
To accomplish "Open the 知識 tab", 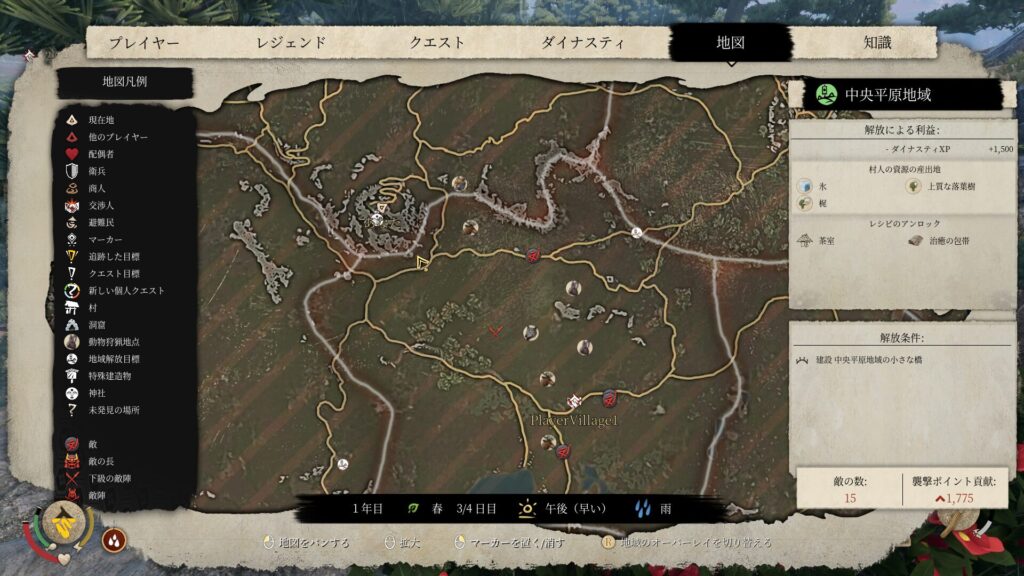I will click(877, 43).
